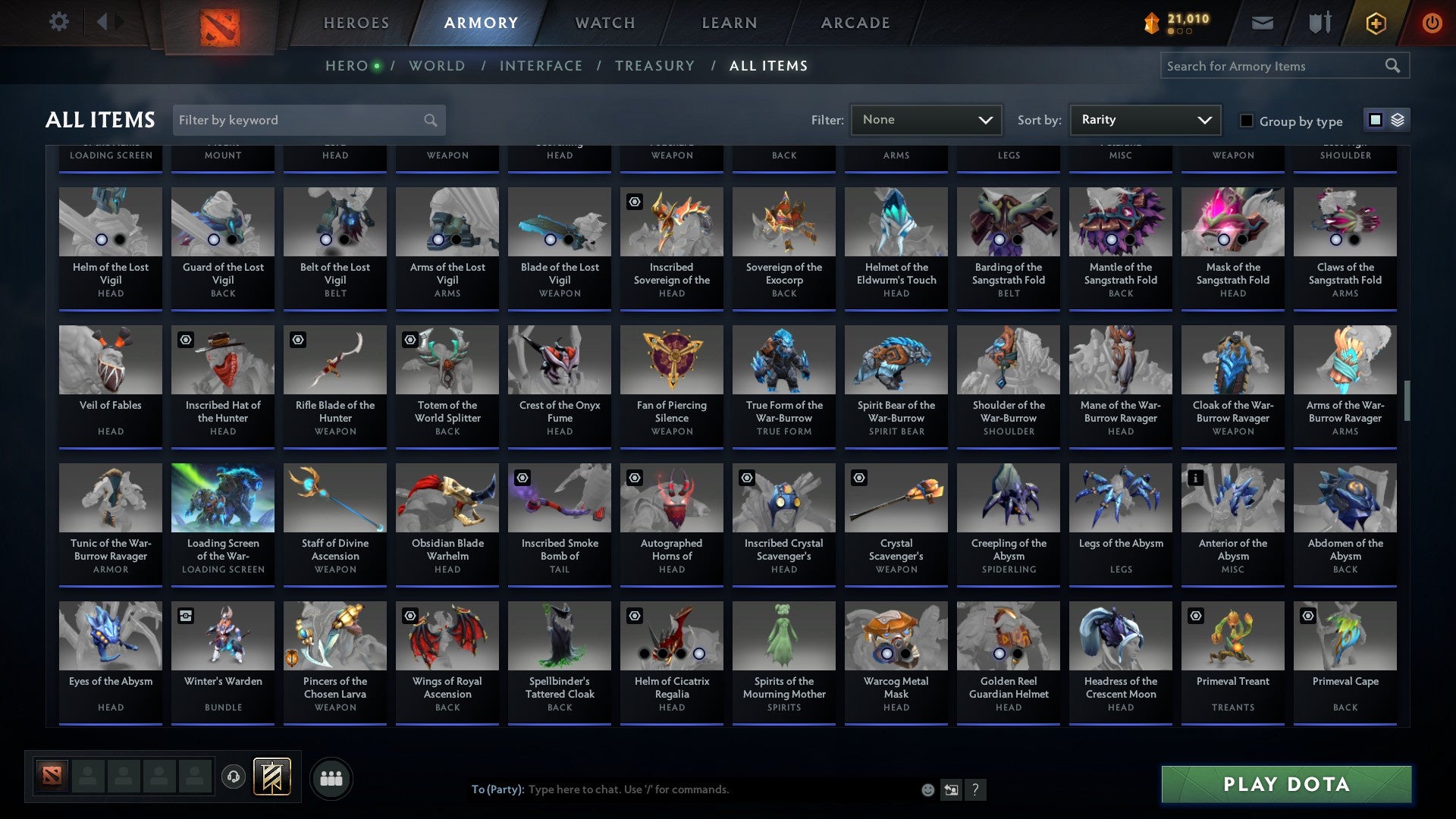
Task: Enable the Group by type checkbox
Action: [x=1247, y=120]
